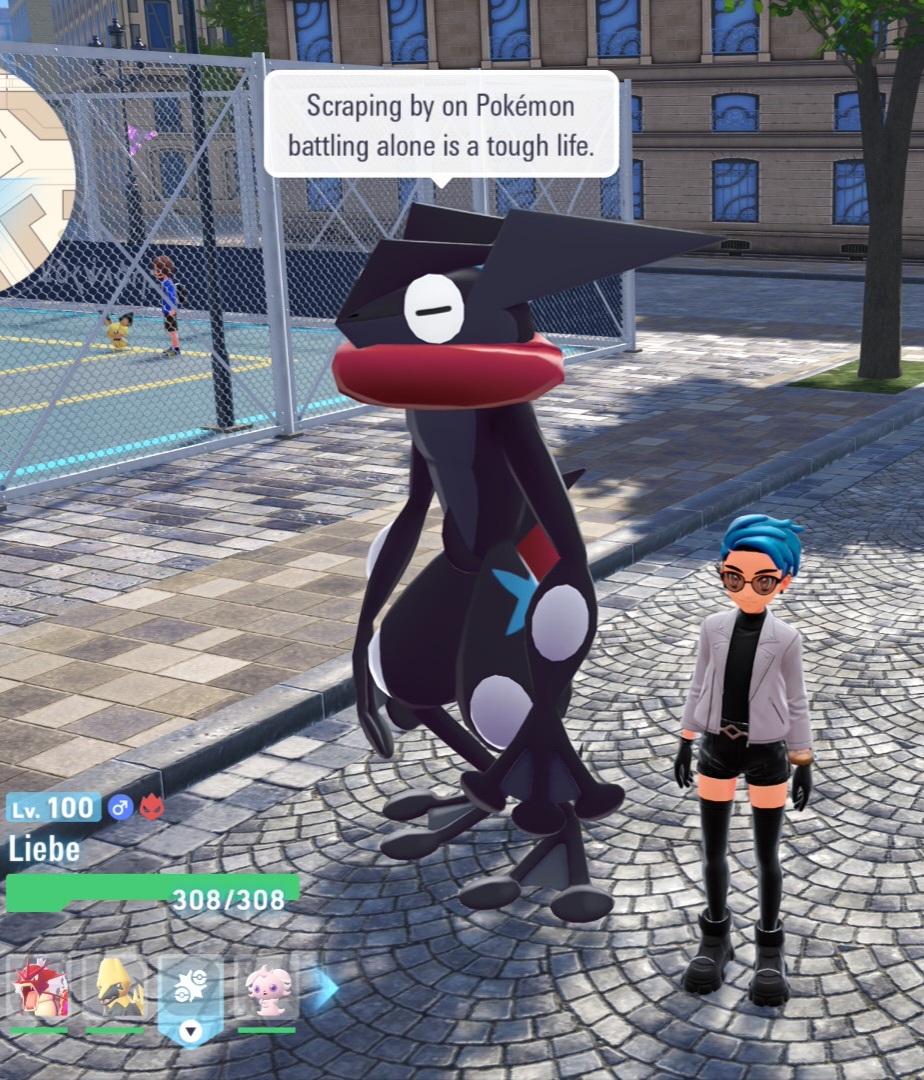Click the blue arrow beside the party slots
The image size is (924, 1080).
pos(325,988)
